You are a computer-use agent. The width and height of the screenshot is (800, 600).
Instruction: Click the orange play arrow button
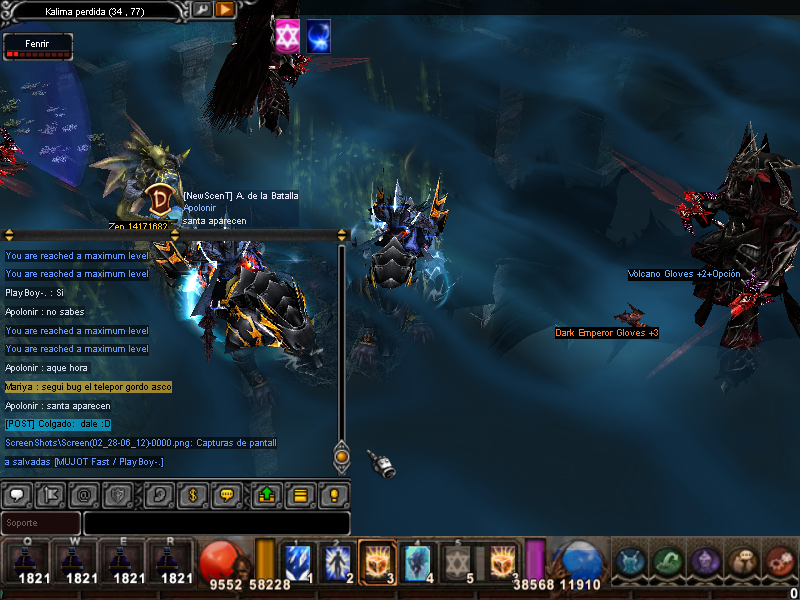(225, 10)
